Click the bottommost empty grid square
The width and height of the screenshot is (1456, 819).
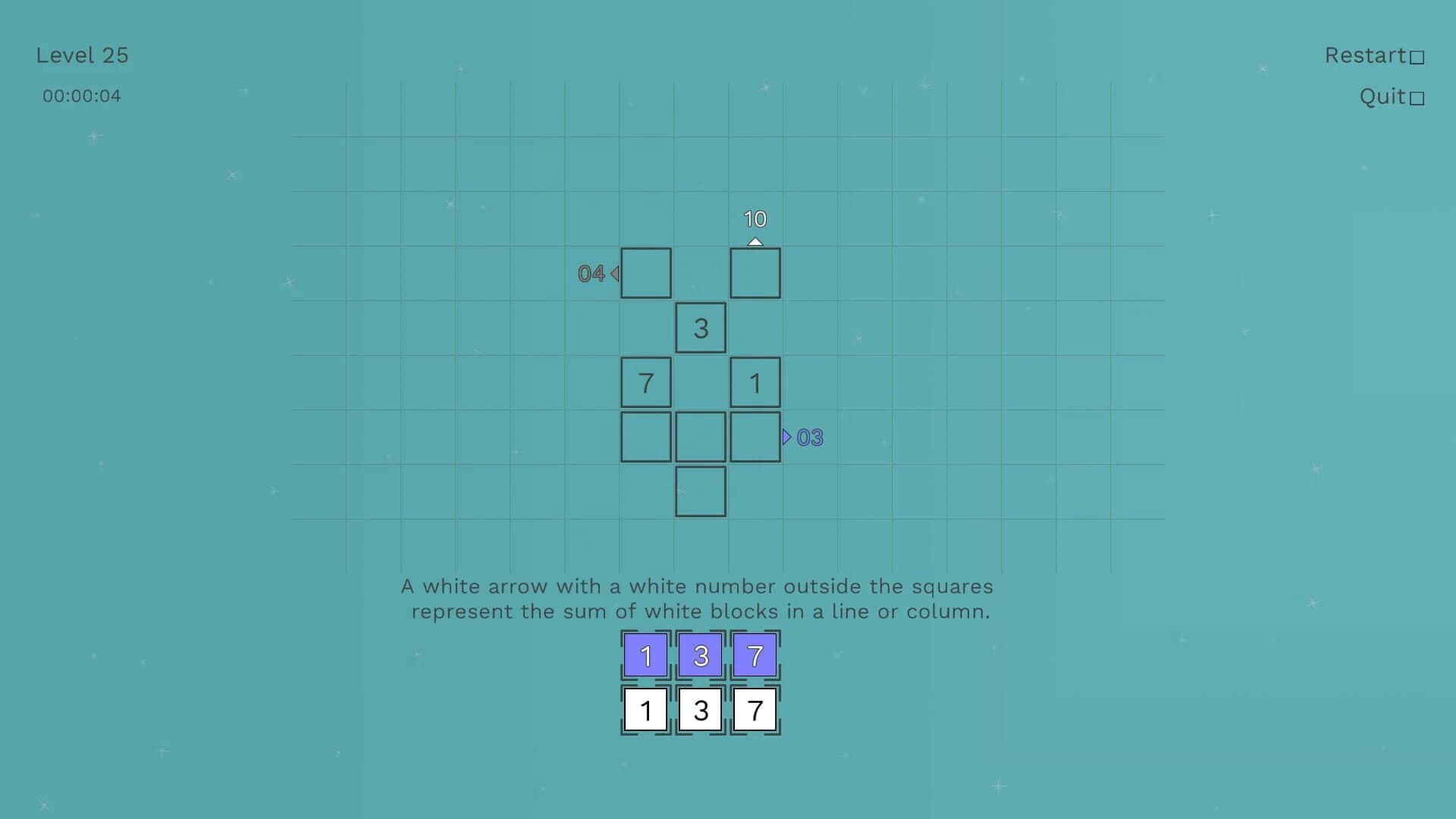click(x=700, y=491)
